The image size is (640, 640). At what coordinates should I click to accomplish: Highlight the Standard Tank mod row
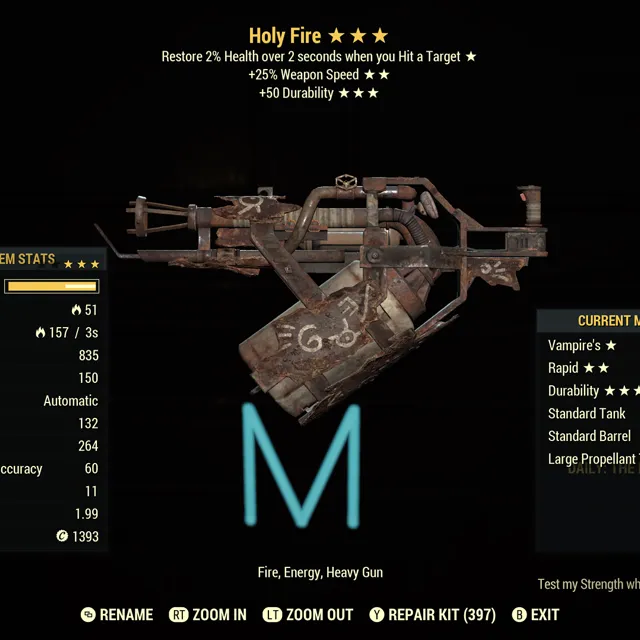tap(587, 413)
